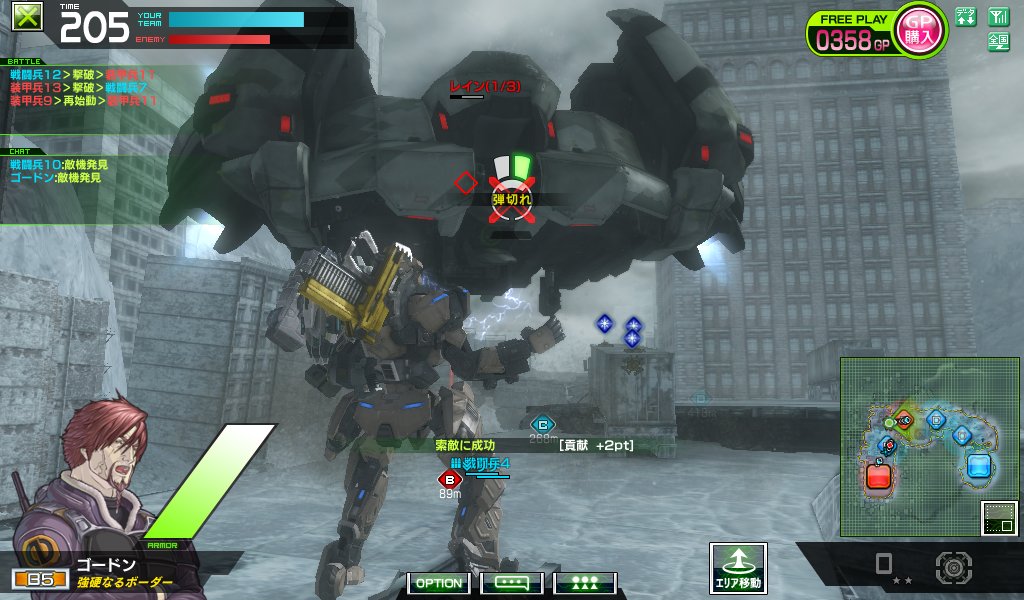Screen dimensions: 1024x600
Task: Click the card slot icon with stars
Action: [x=884, y=567]
